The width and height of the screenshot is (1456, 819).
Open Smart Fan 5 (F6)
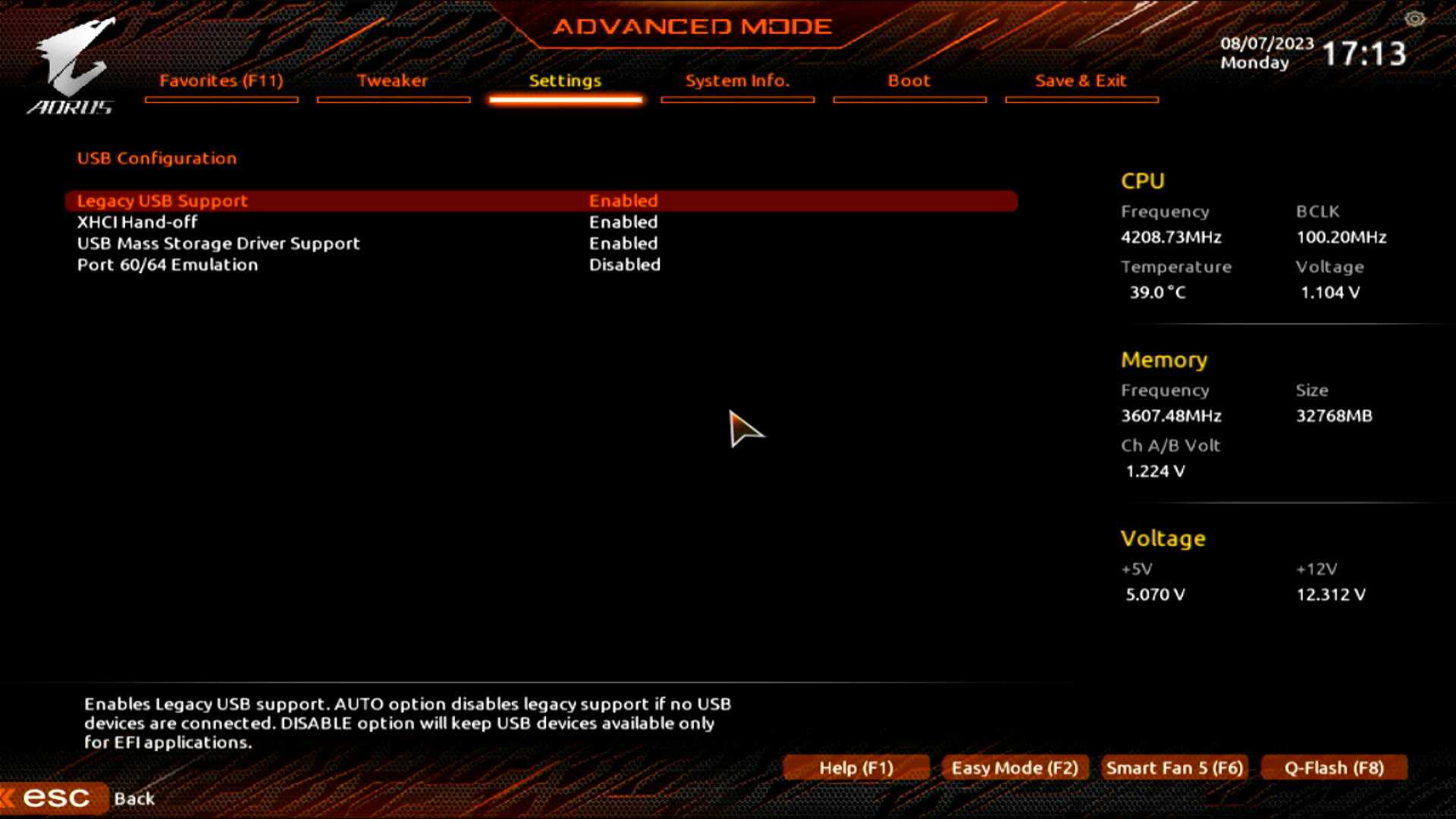1175,767
